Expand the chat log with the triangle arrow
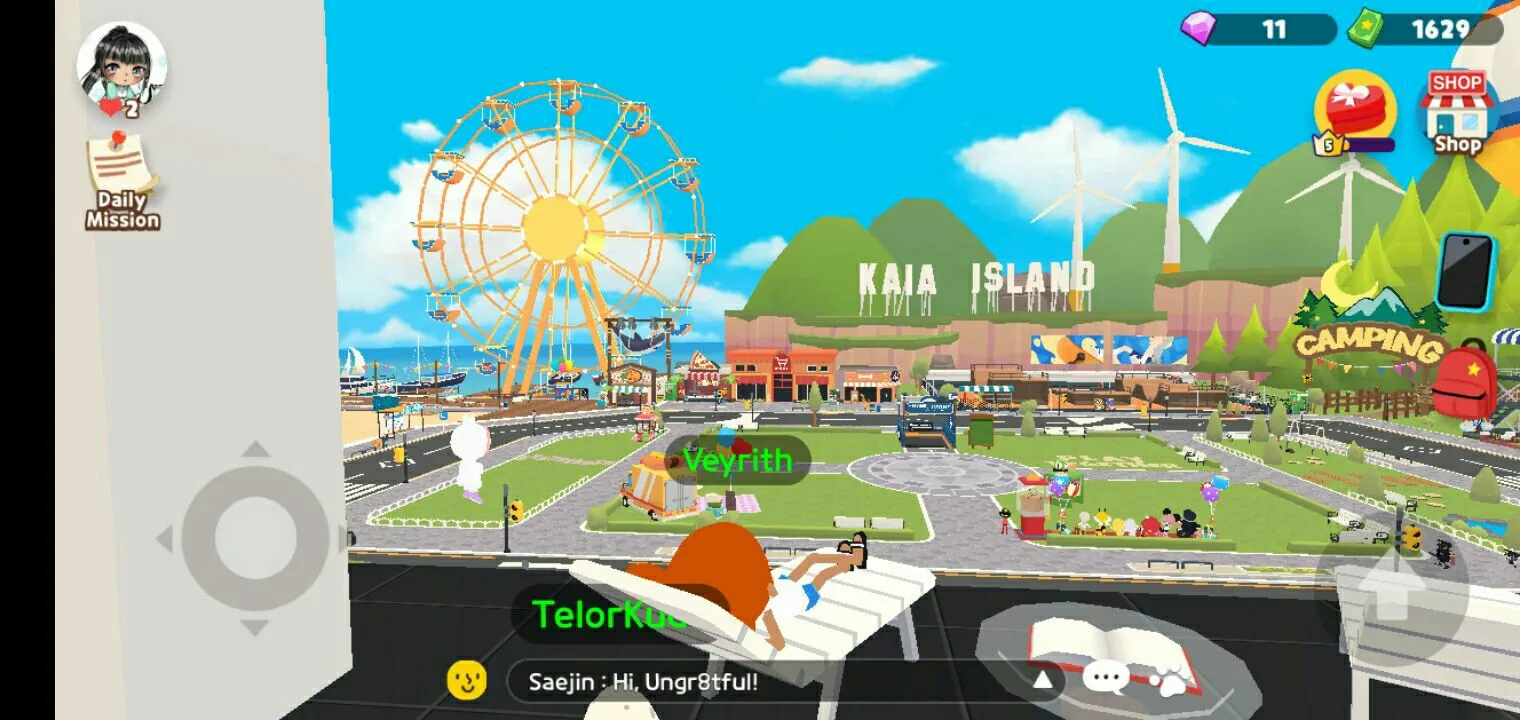Screen dimensions: 1520x720 coord(1042,680)
